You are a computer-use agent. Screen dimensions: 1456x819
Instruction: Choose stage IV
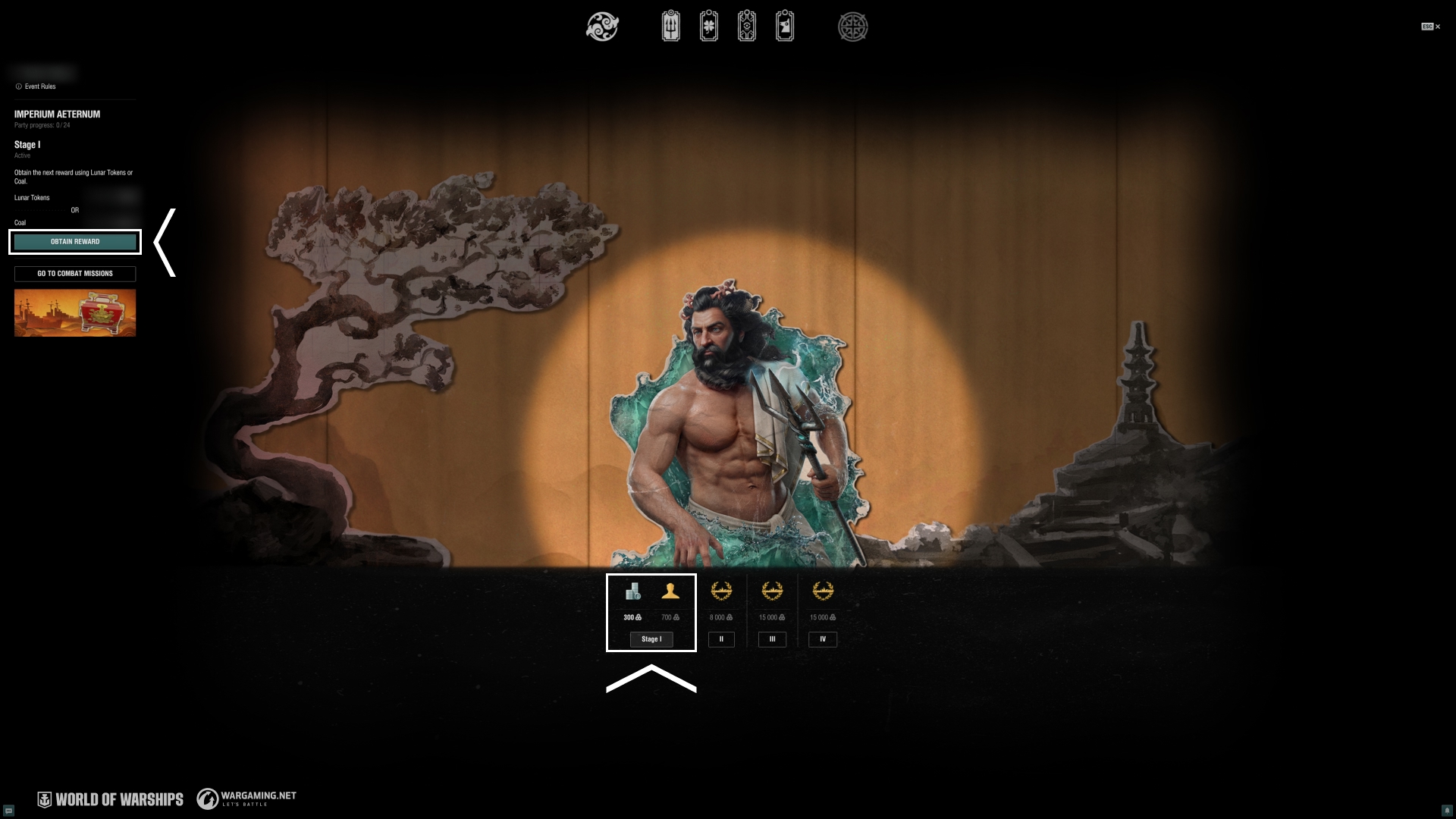tap(823, 639)
